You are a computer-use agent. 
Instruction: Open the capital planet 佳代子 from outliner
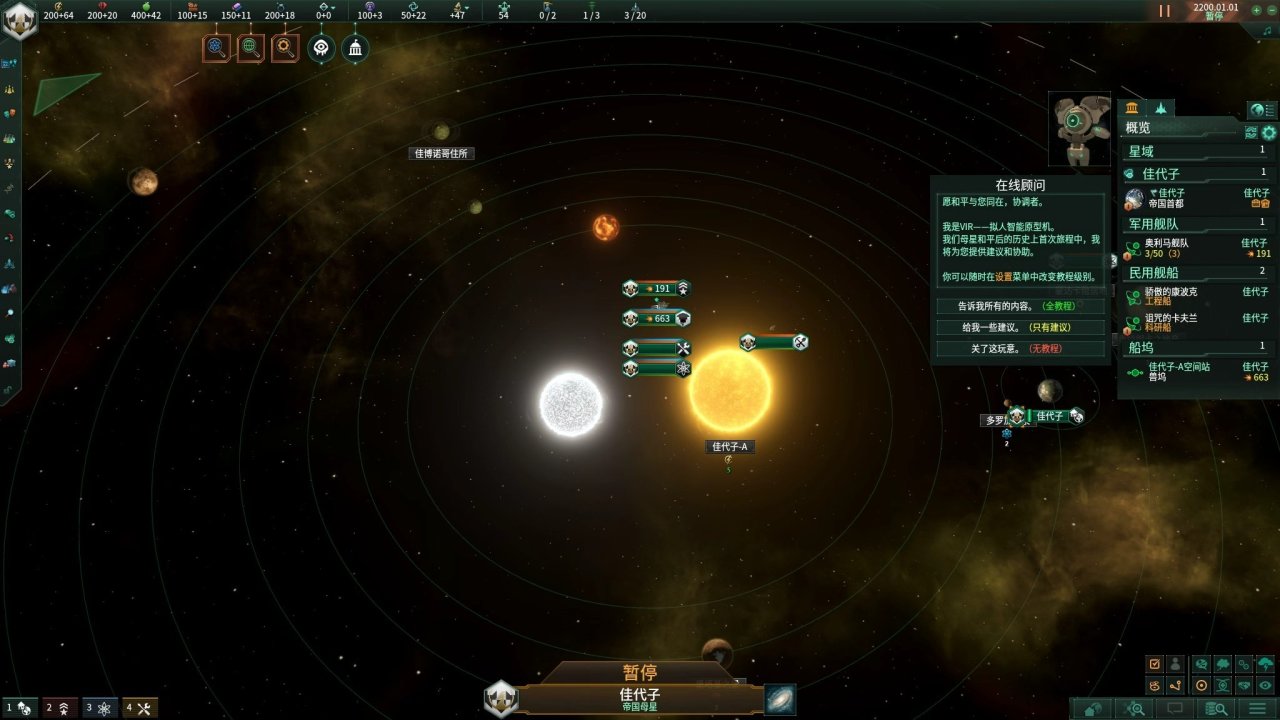[x=1197, y=198]
